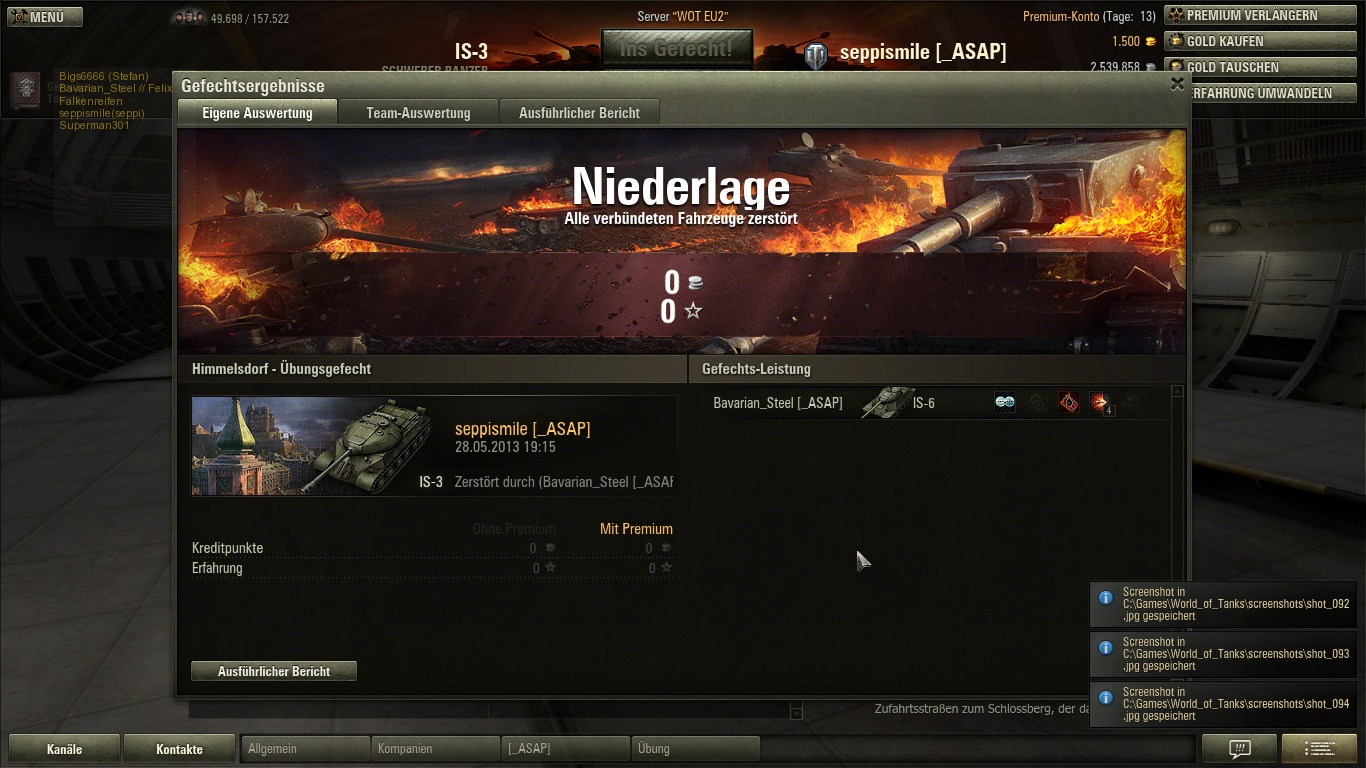Open the Kompanien chat tab
This screenshot has height=768, width=1366.
click(435, 748)
